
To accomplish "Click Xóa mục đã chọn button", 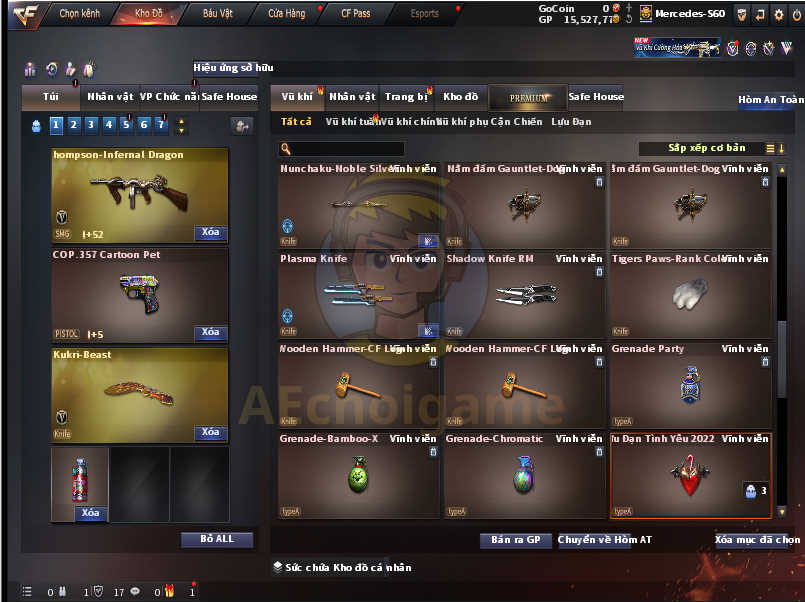I will pos(757,540).
